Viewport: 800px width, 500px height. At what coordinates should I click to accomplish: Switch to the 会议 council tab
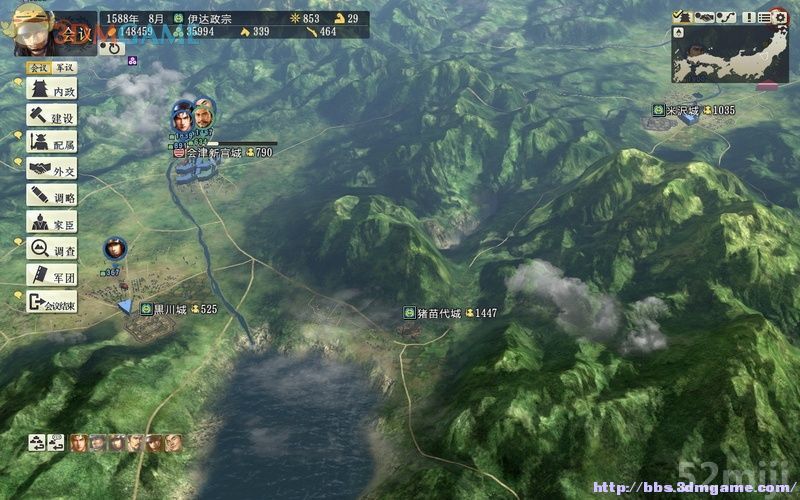point(38,67)
